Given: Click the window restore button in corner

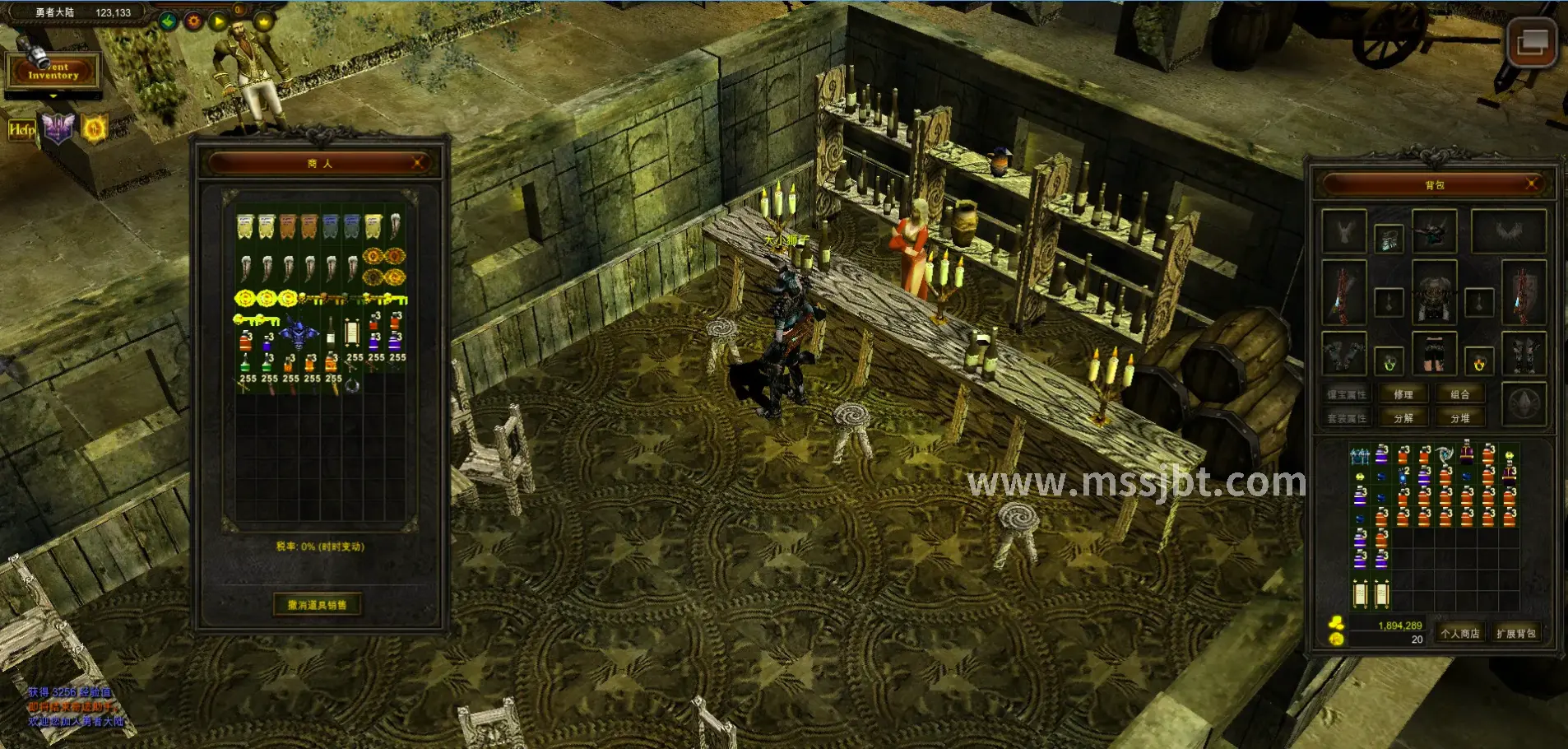Looking at the screenshot, I should pos(1532,42).
